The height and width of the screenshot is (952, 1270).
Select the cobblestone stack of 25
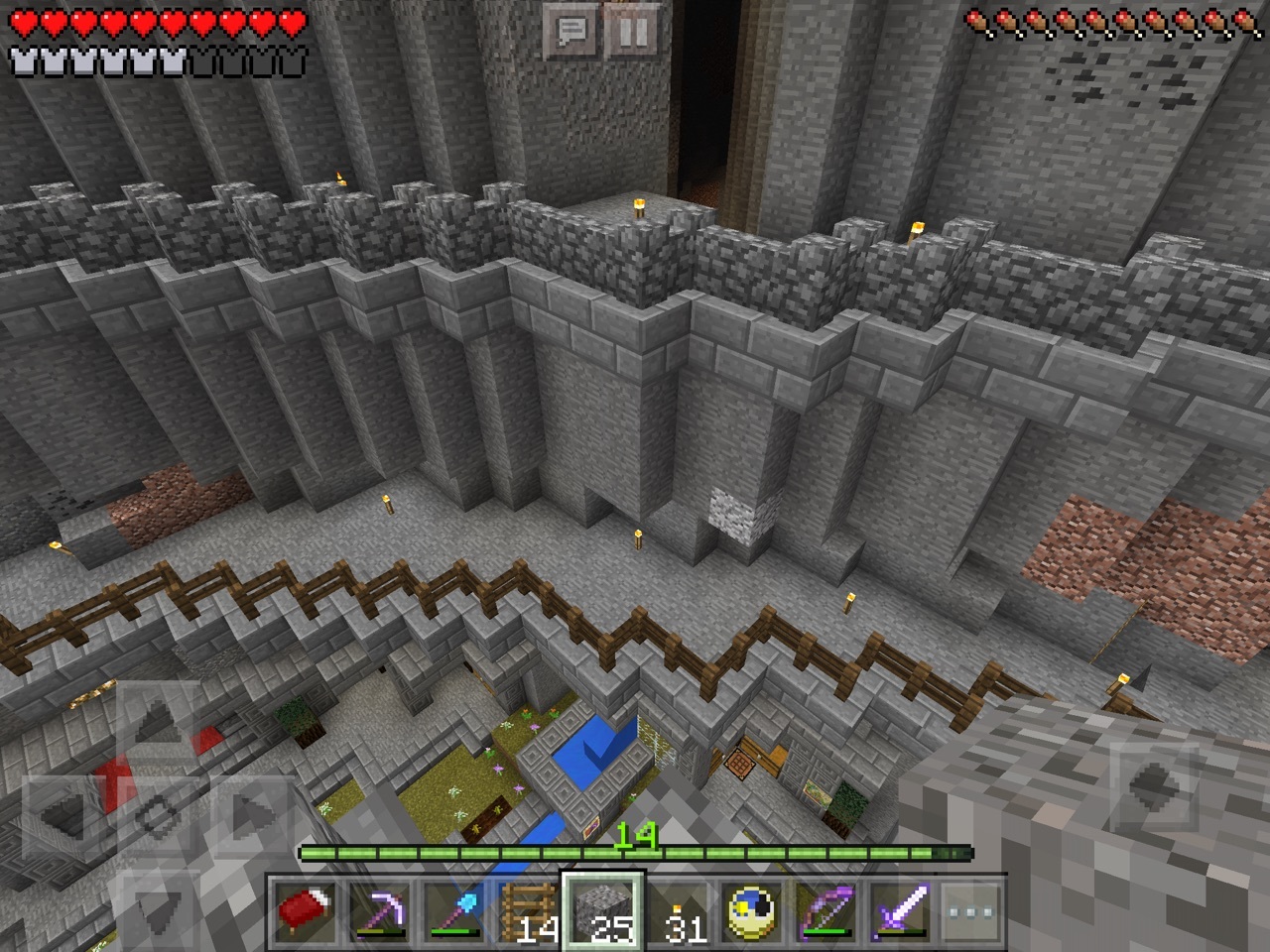click(603, 909)
